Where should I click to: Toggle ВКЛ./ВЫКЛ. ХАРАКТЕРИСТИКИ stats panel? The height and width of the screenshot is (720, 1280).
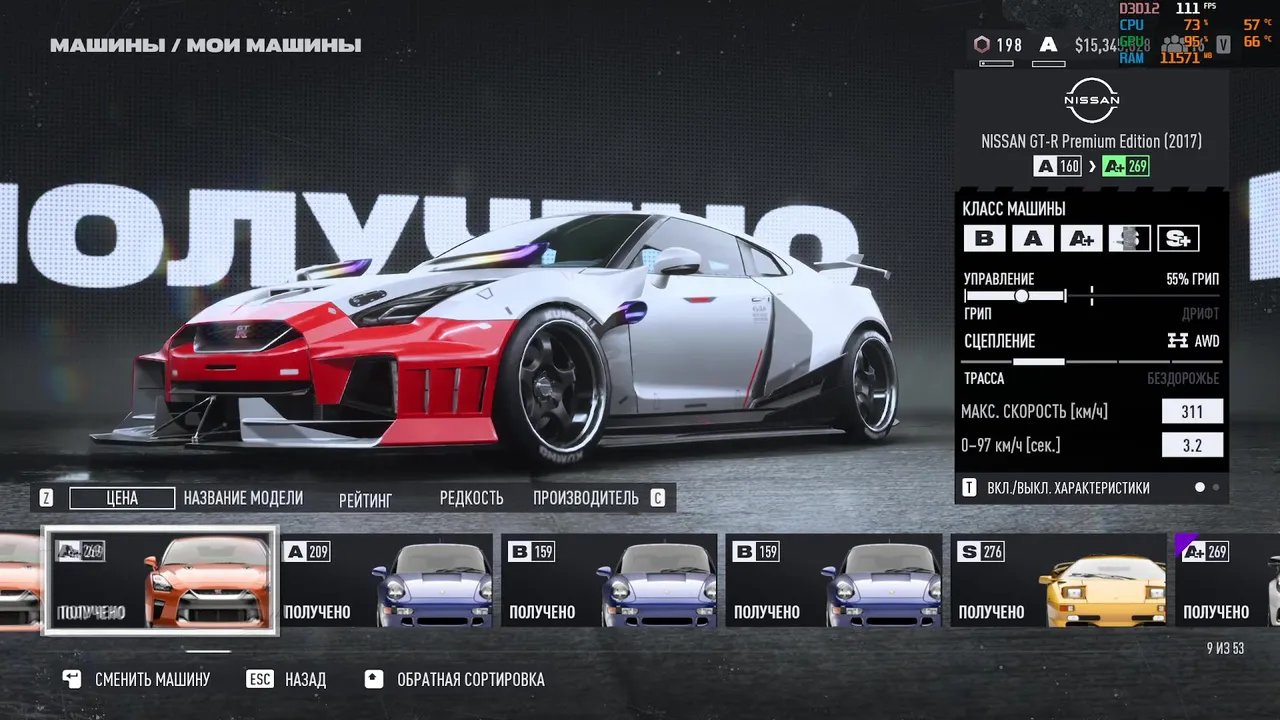[1056, 488]
